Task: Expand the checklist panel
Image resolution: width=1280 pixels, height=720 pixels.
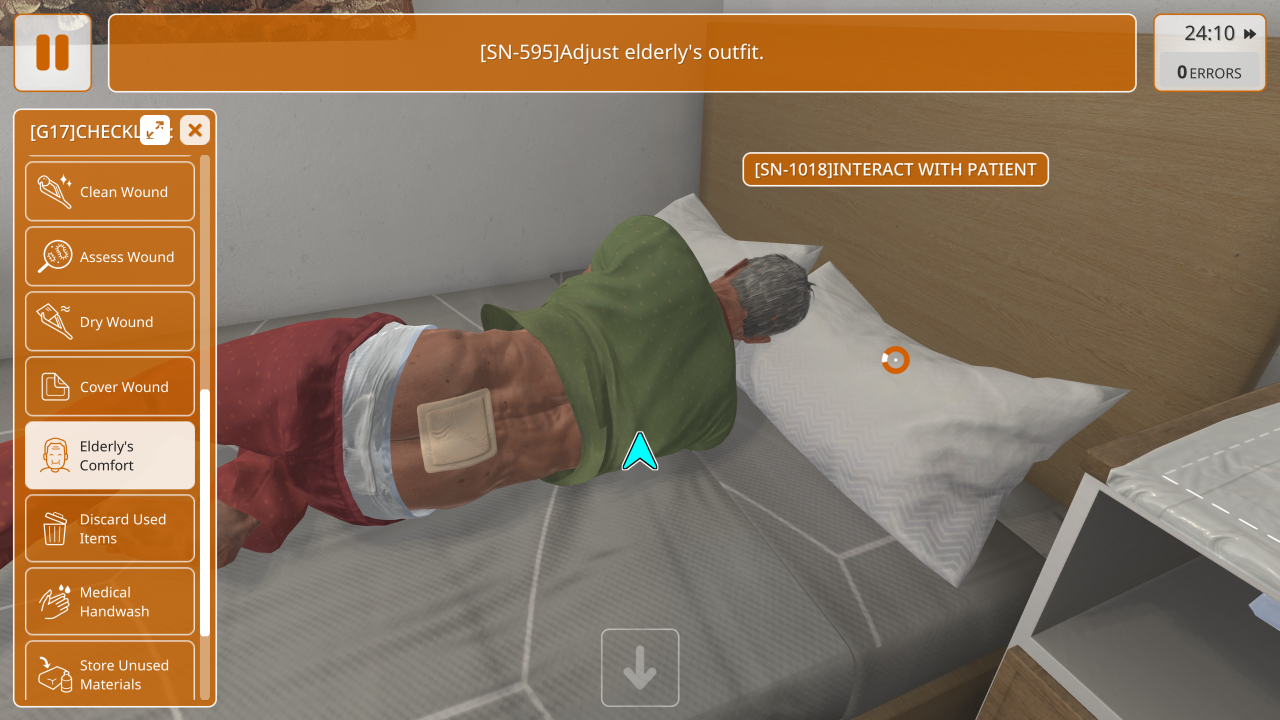Action: (155, 130)
